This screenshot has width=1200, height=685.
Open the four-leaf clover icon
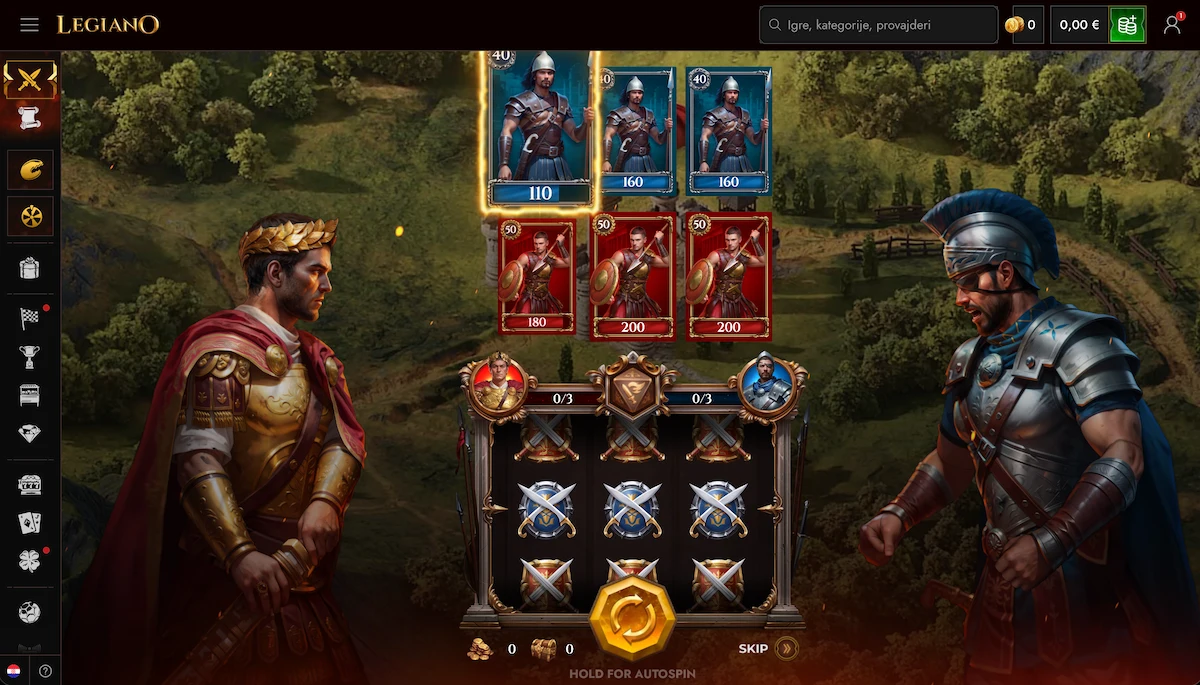30,561
